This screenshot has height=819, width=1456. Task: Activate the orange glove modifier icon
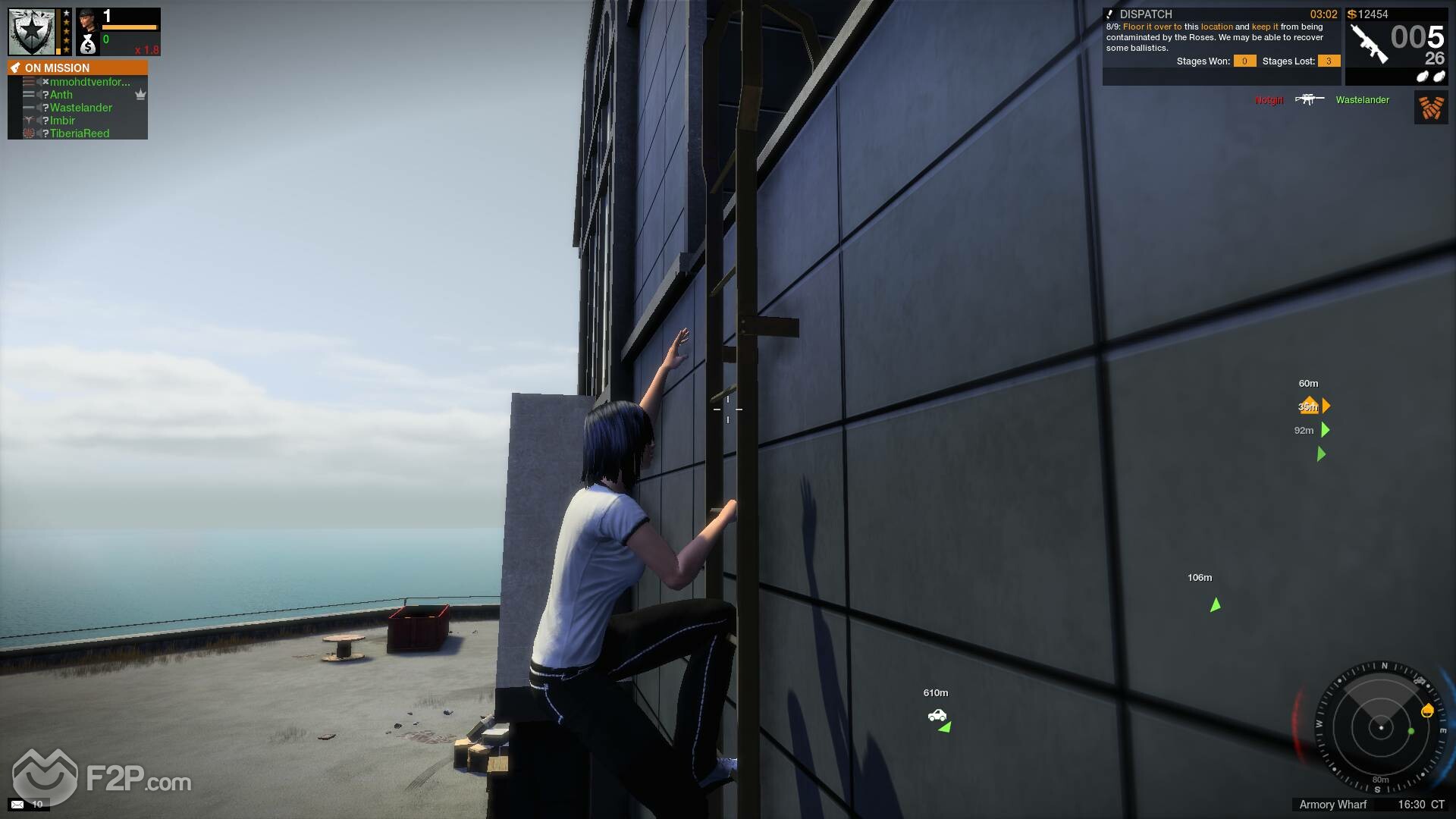tap(1431, 108)
